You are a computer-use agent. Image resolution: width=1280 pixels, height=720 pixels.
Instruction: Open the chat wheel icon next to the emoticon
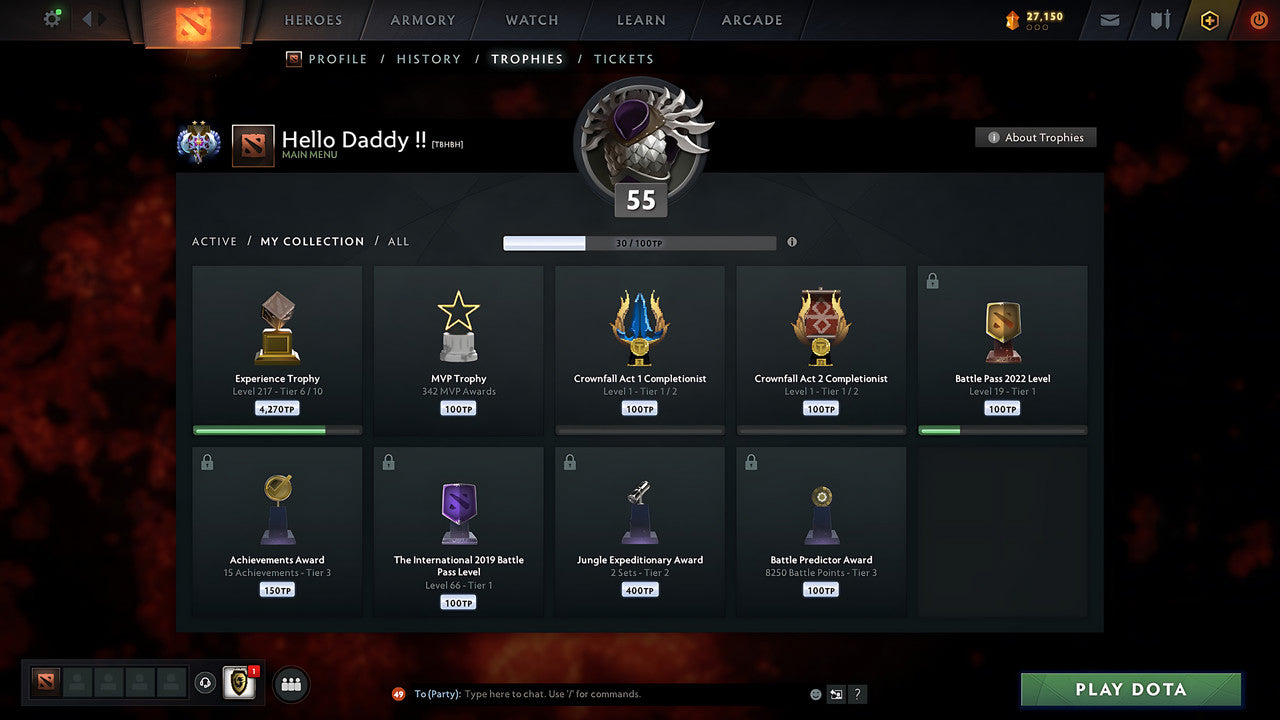(x=836, y=693)
